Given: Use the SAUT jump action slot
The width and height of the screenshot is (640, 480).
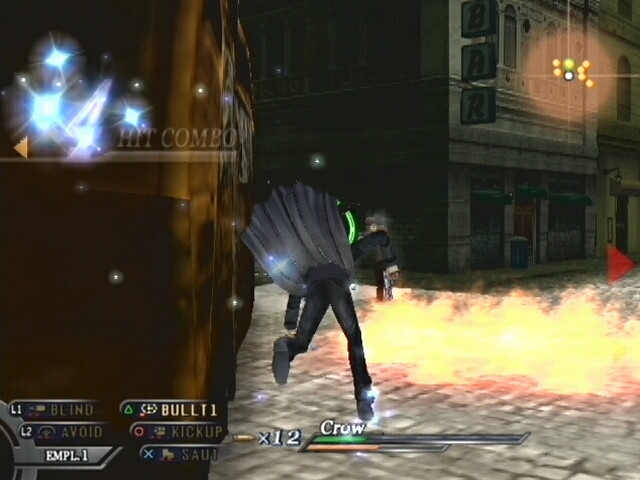Looking at the screenshot, I should pos(182,454).
